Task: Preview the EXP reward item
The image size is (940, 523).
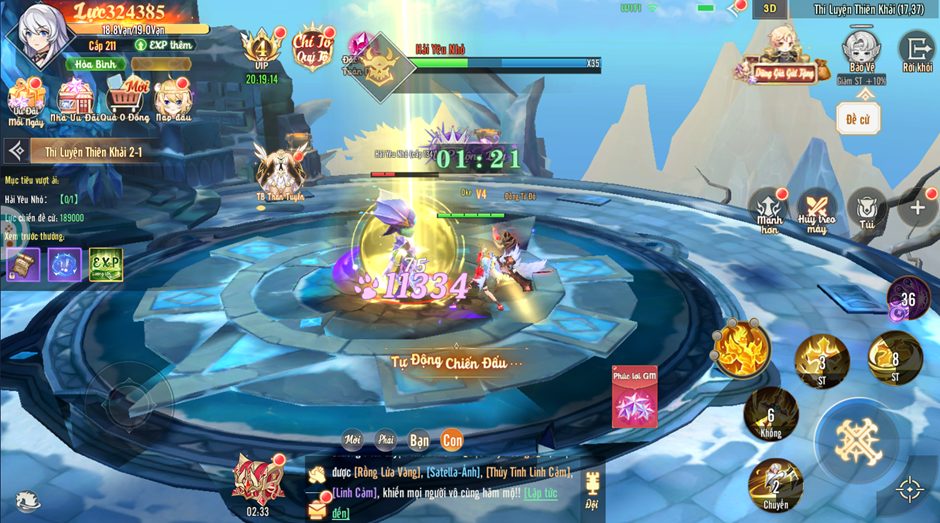Action: [106, 264]
